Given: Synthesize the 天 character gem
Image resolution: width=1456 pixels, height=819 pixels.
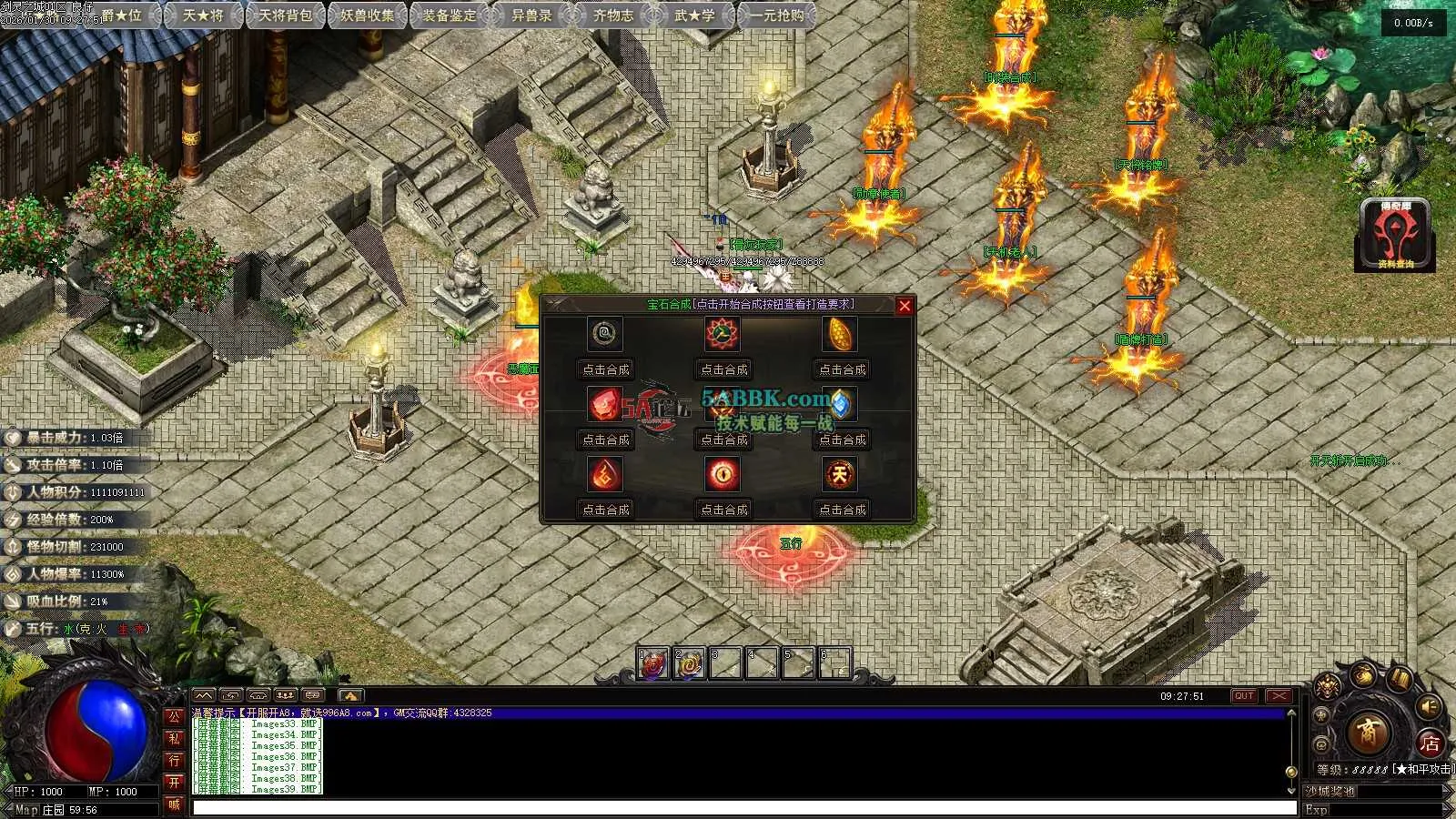Looking at the screenshot, I should click(x=842, y=510).
